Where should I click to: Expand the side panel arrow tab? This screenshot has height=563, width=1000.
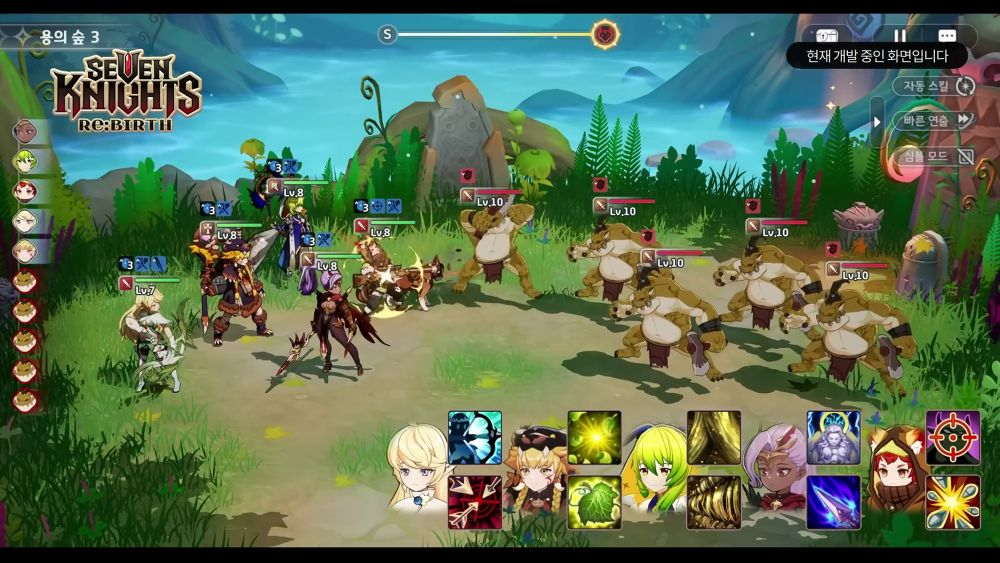877,122
